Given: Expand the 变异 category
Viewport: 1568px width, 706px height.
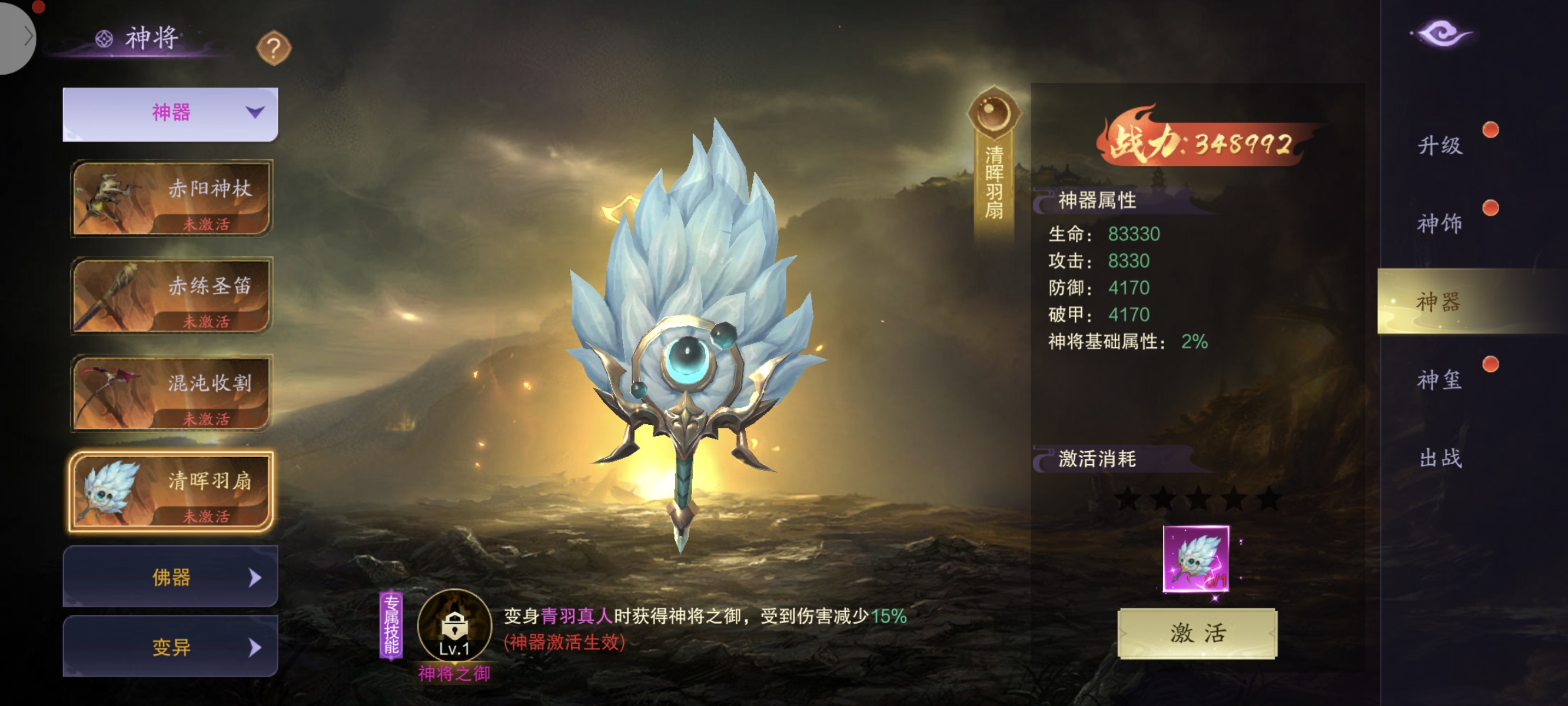Looking at the screenshot, I should pos(171,647).
